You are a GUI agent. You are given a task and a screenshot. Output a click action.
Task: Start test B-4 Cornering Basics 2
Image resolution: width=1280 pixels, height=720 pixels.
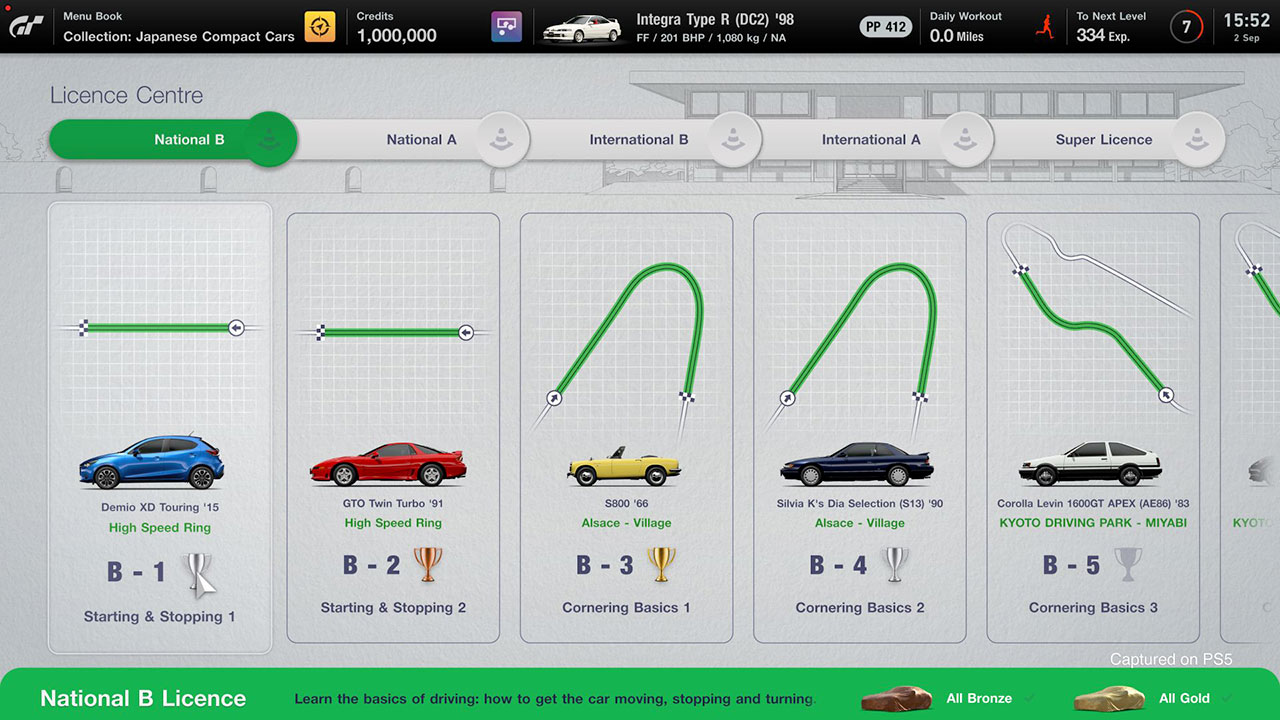[860, 428]
